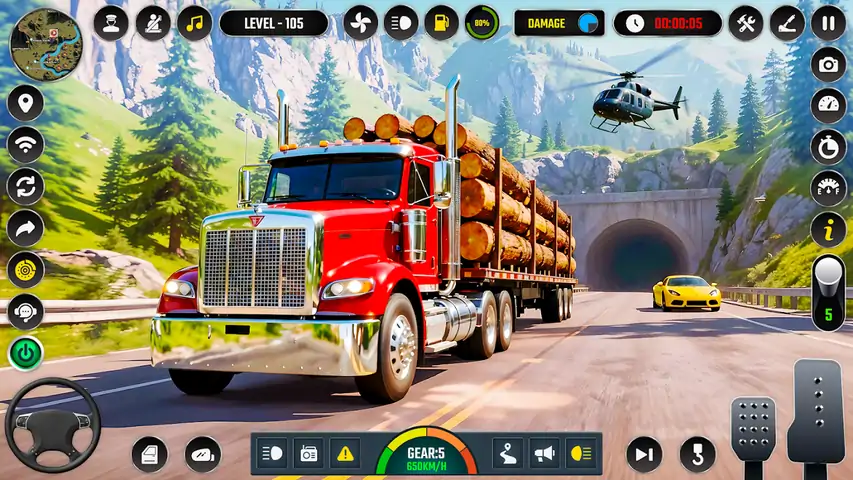Image resolution: width=853 pixels, height=480 pixels.
Task: Click the truck door button
Action: [x=150, y=455]
